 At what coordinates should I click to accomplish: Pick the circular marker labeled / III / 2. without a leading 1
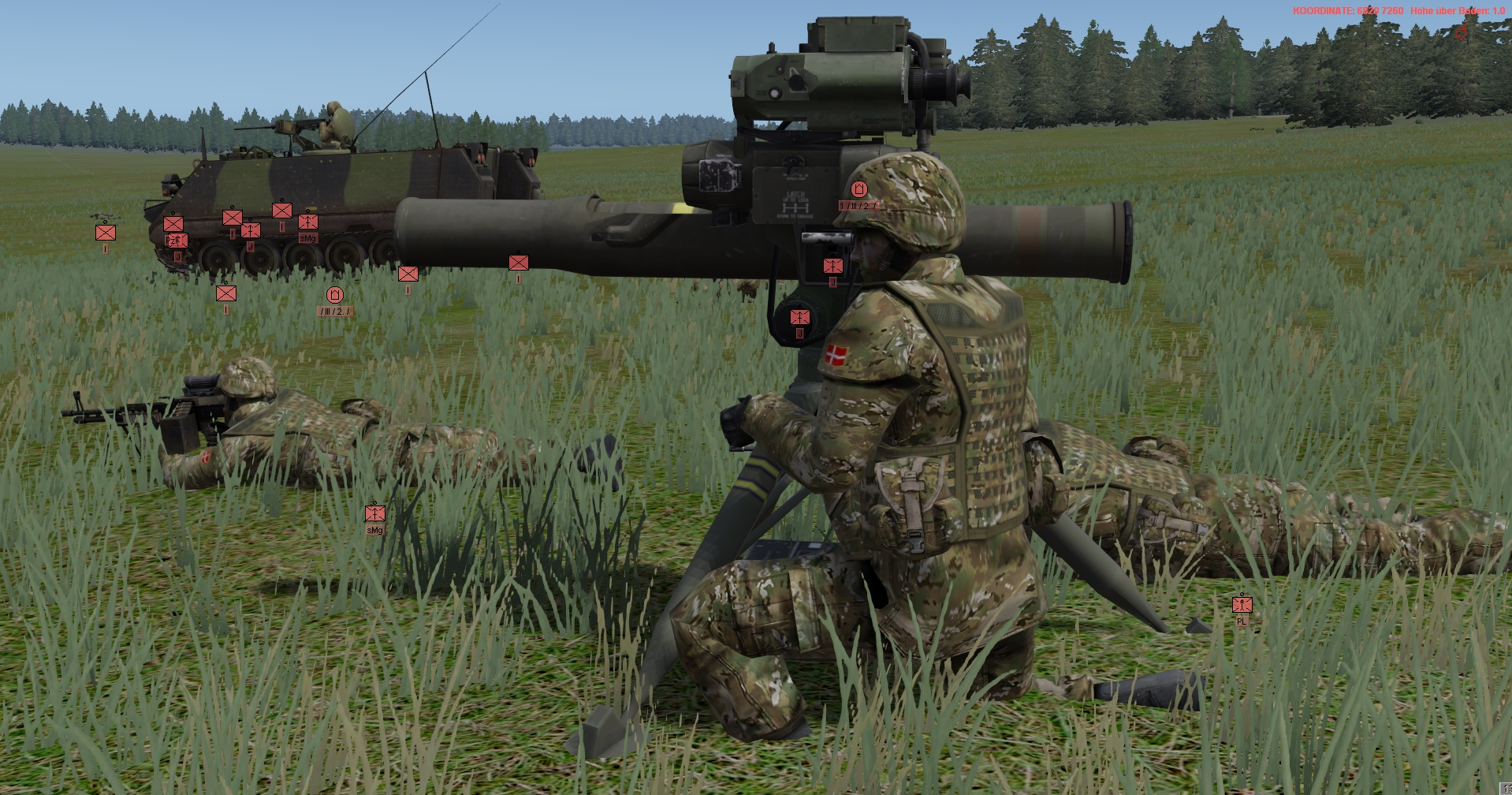tap(335, 295)
